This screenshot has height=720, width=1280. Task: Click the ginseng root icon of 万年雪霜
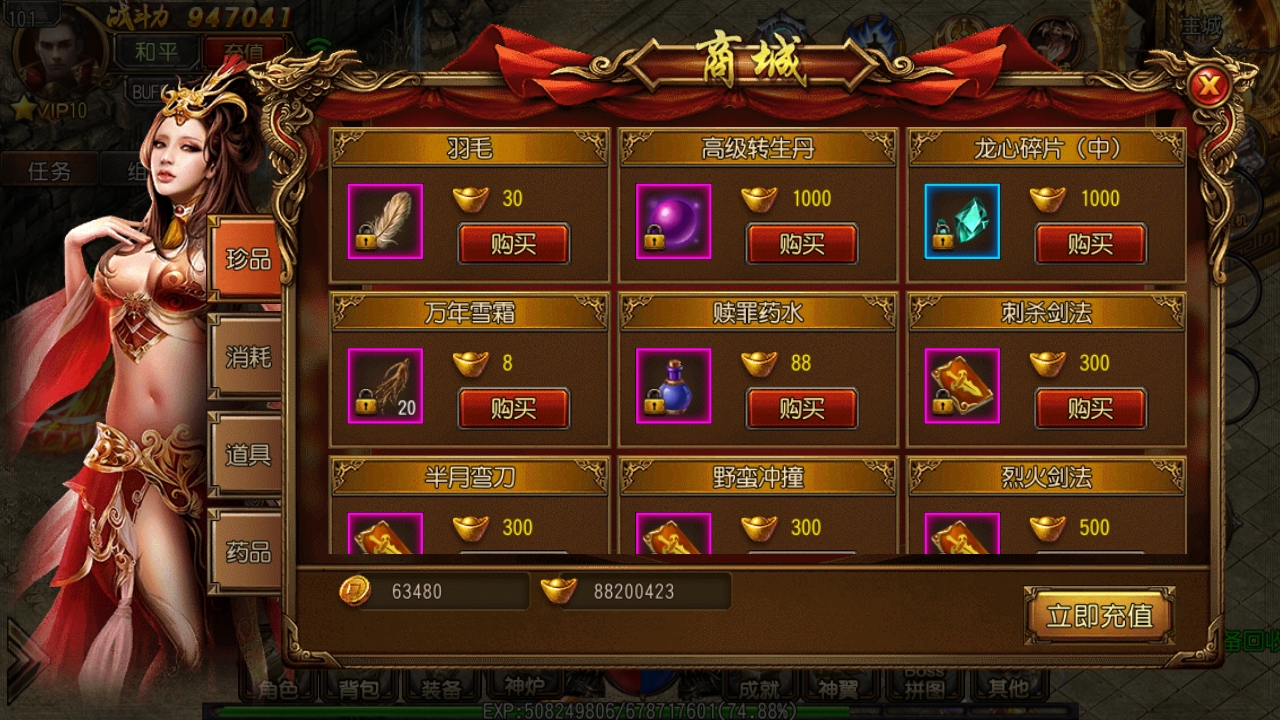click(384, 386)
